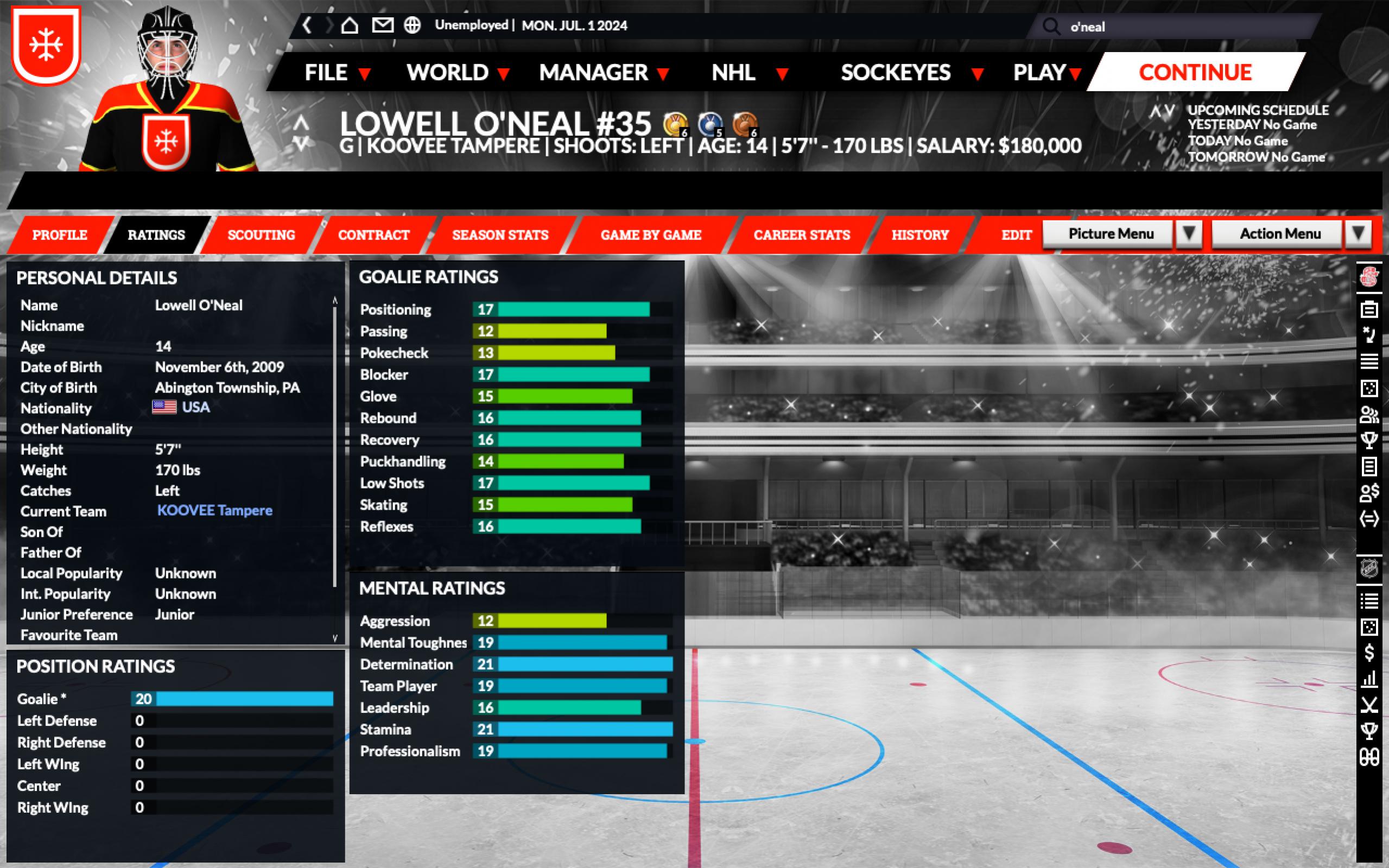Select the HISTORY tab
Screen dimensions: 1389x868
tap(919, 235)
